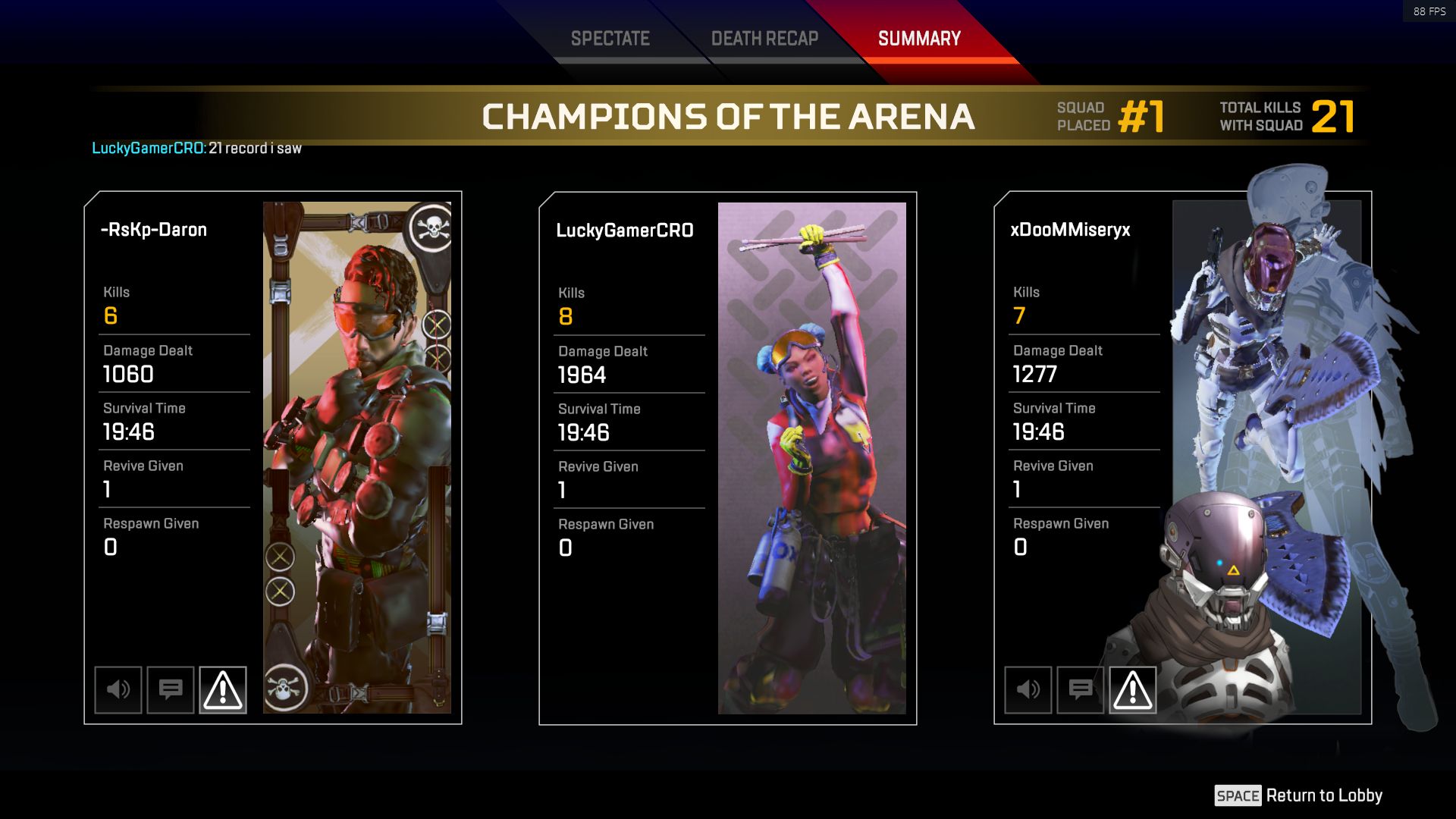Select the Summary tab

coord(919,39)
